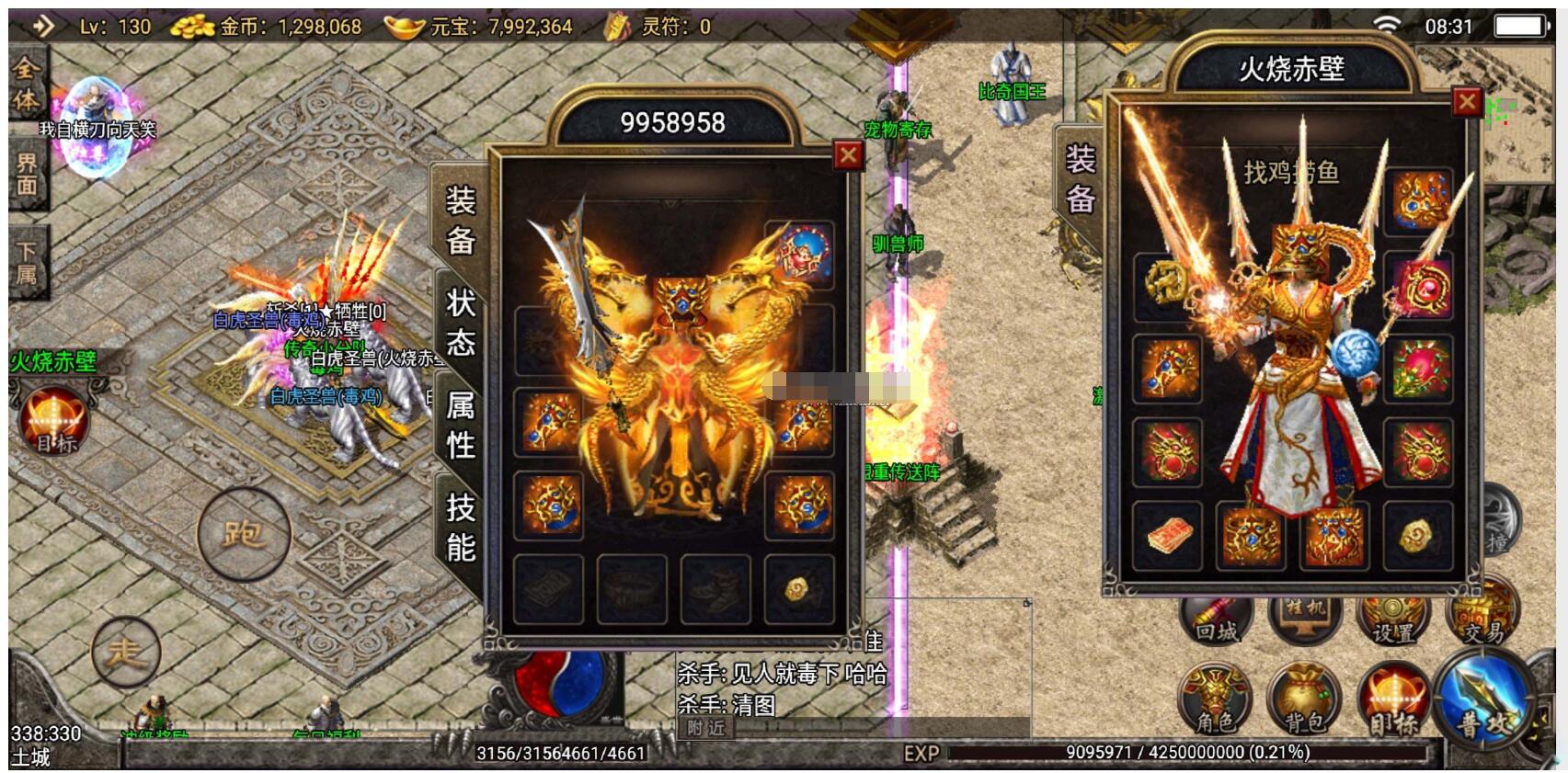Open the 角色 character sheet
This screenshot has width=1568, height=773.
tap(1215, 702)
